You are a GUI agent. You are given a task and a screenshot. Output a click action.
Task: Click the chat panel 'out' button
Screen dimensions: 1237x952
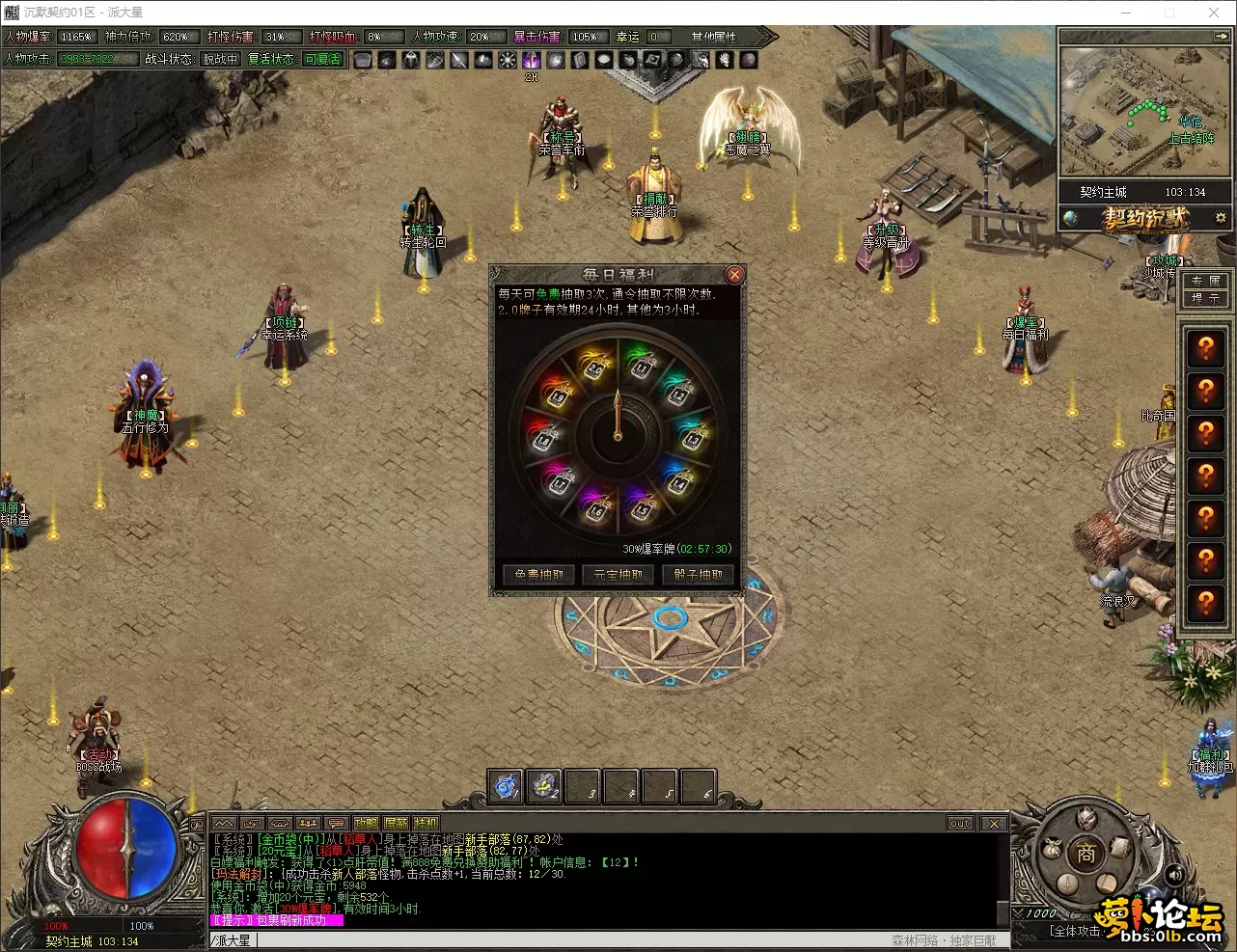960,823
